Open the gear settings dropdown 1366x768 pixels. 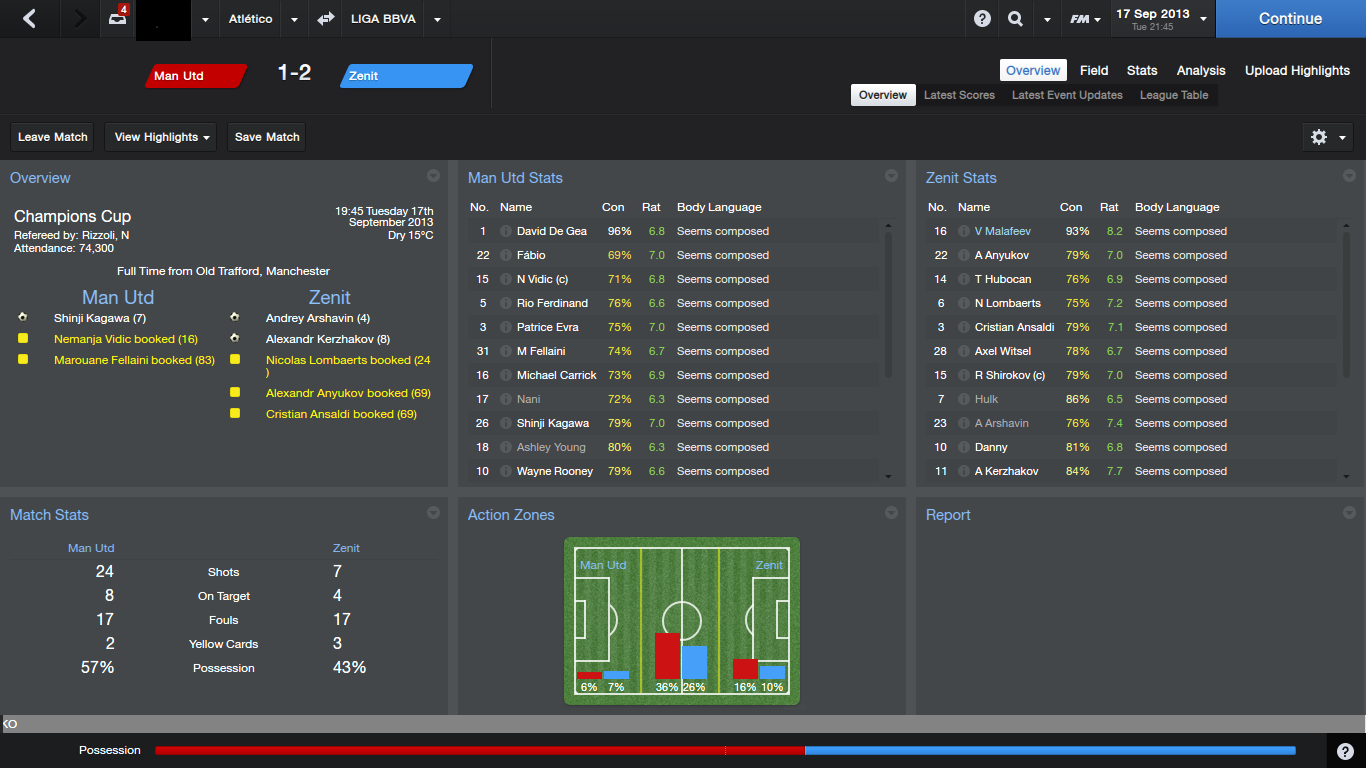click(1328, 137)
